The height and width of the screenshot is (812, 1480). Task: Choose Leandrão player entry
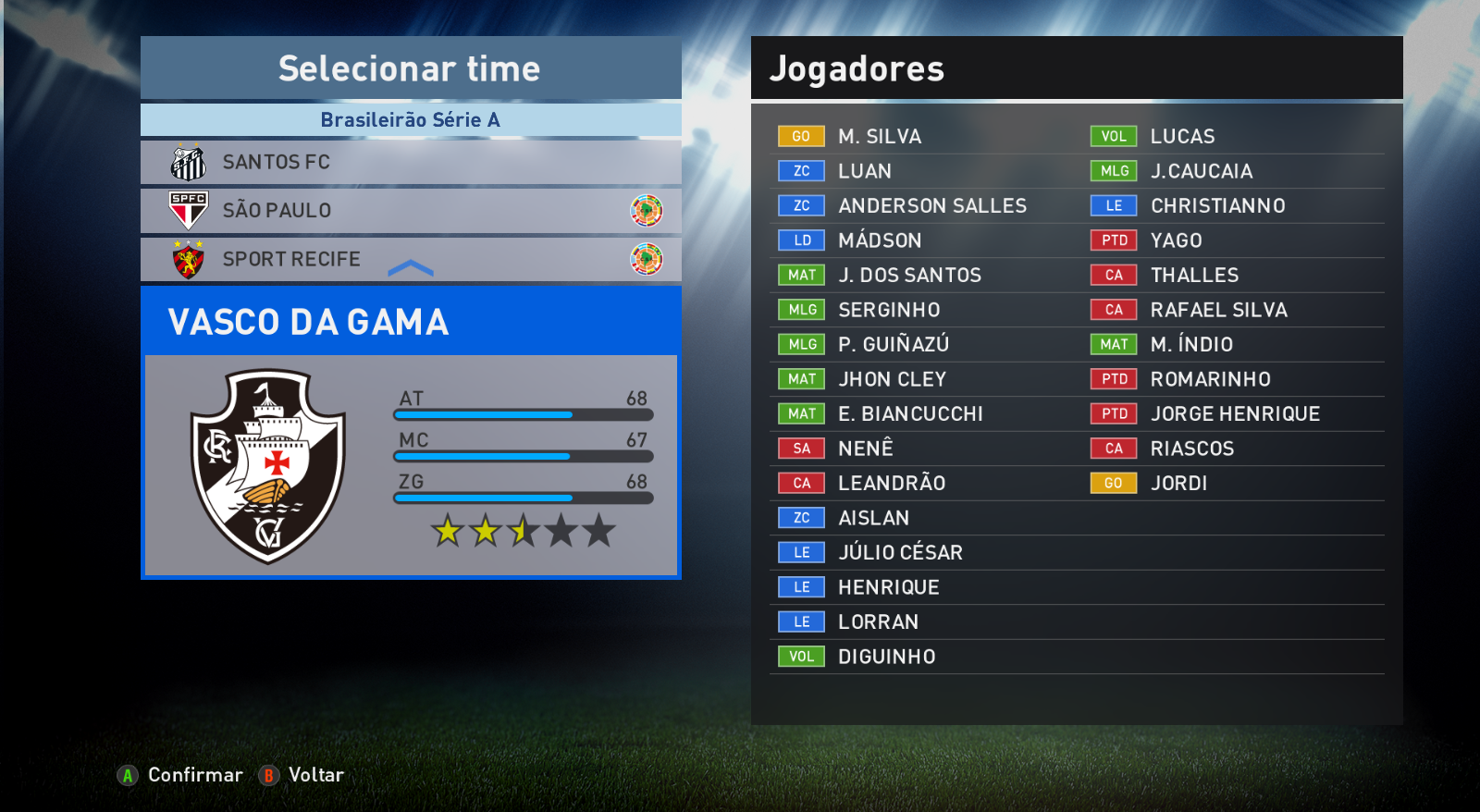pyautogui.click(x=891, y=484)
